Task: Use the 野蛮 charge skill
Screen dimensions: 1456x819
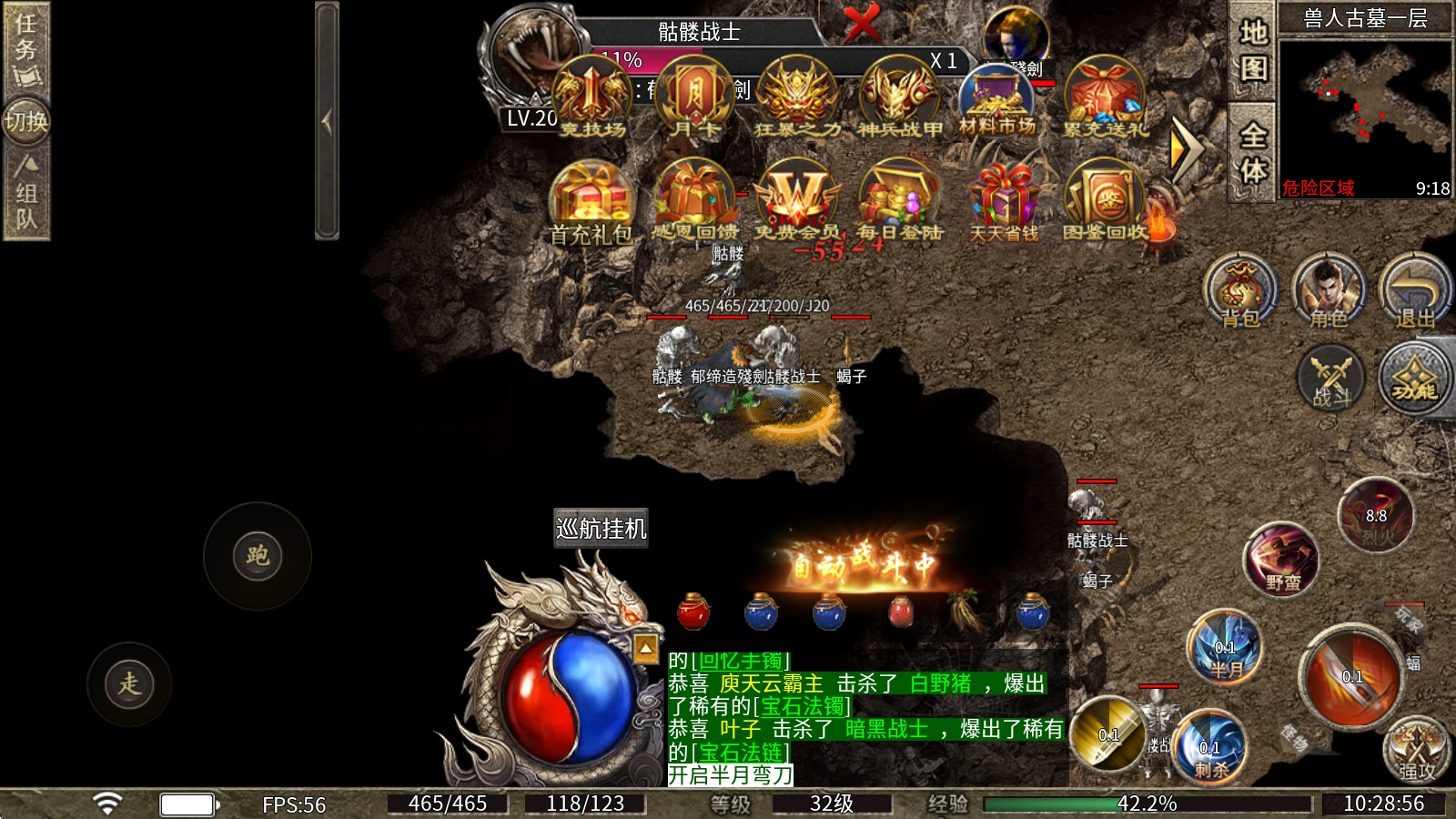Action: [x=1282, y=560]
